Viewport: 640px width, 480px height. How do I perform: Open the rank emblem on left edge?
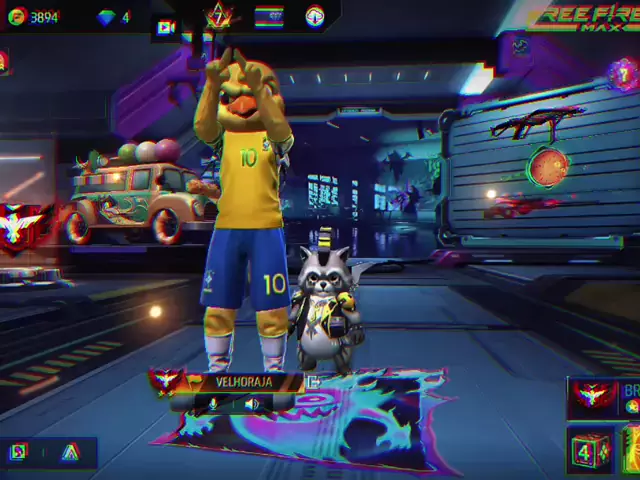click(20, 224)
